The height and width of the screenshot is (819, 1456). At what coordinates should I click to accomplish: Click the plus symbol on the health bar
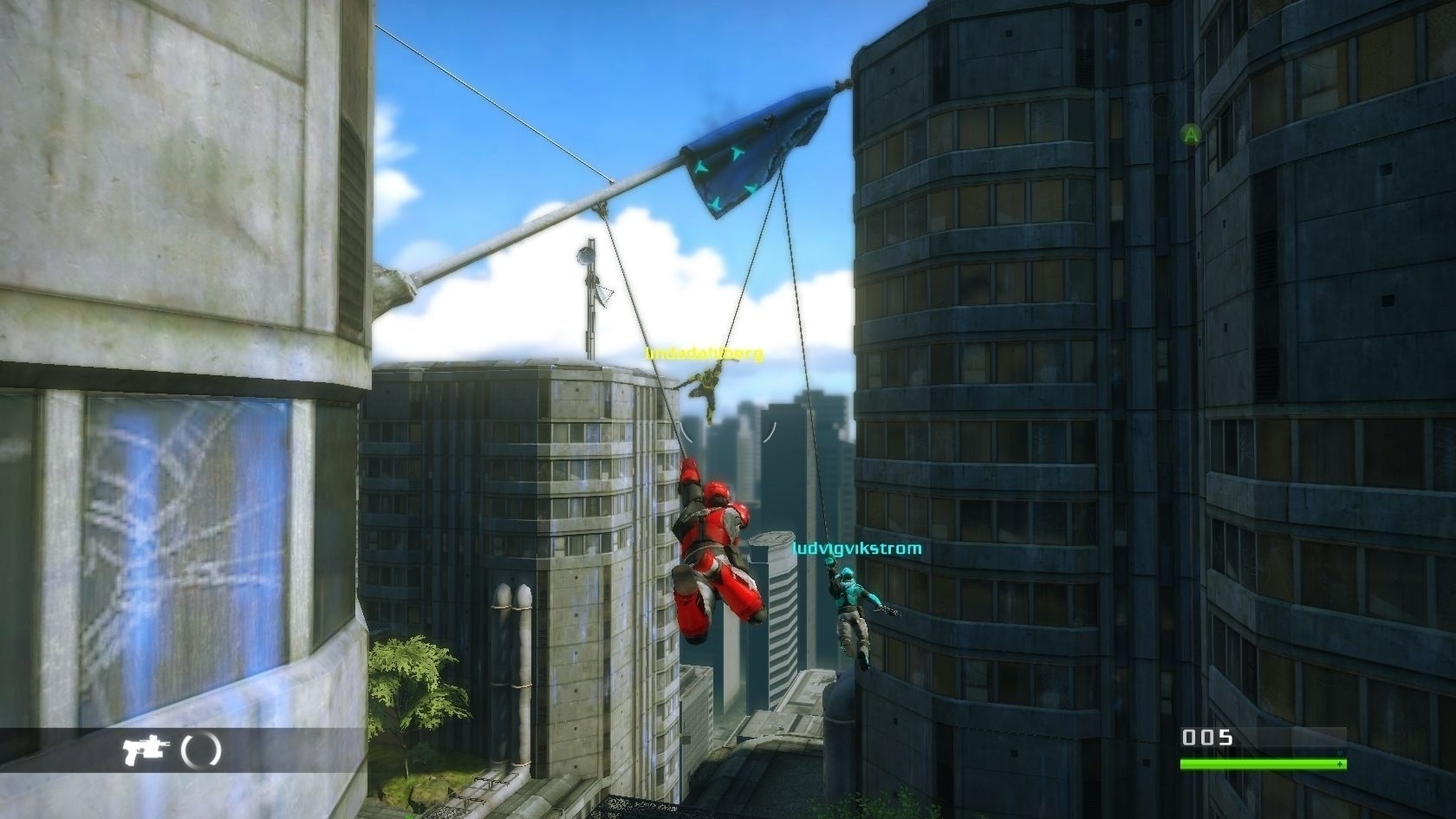click(x=1340, y=764)
